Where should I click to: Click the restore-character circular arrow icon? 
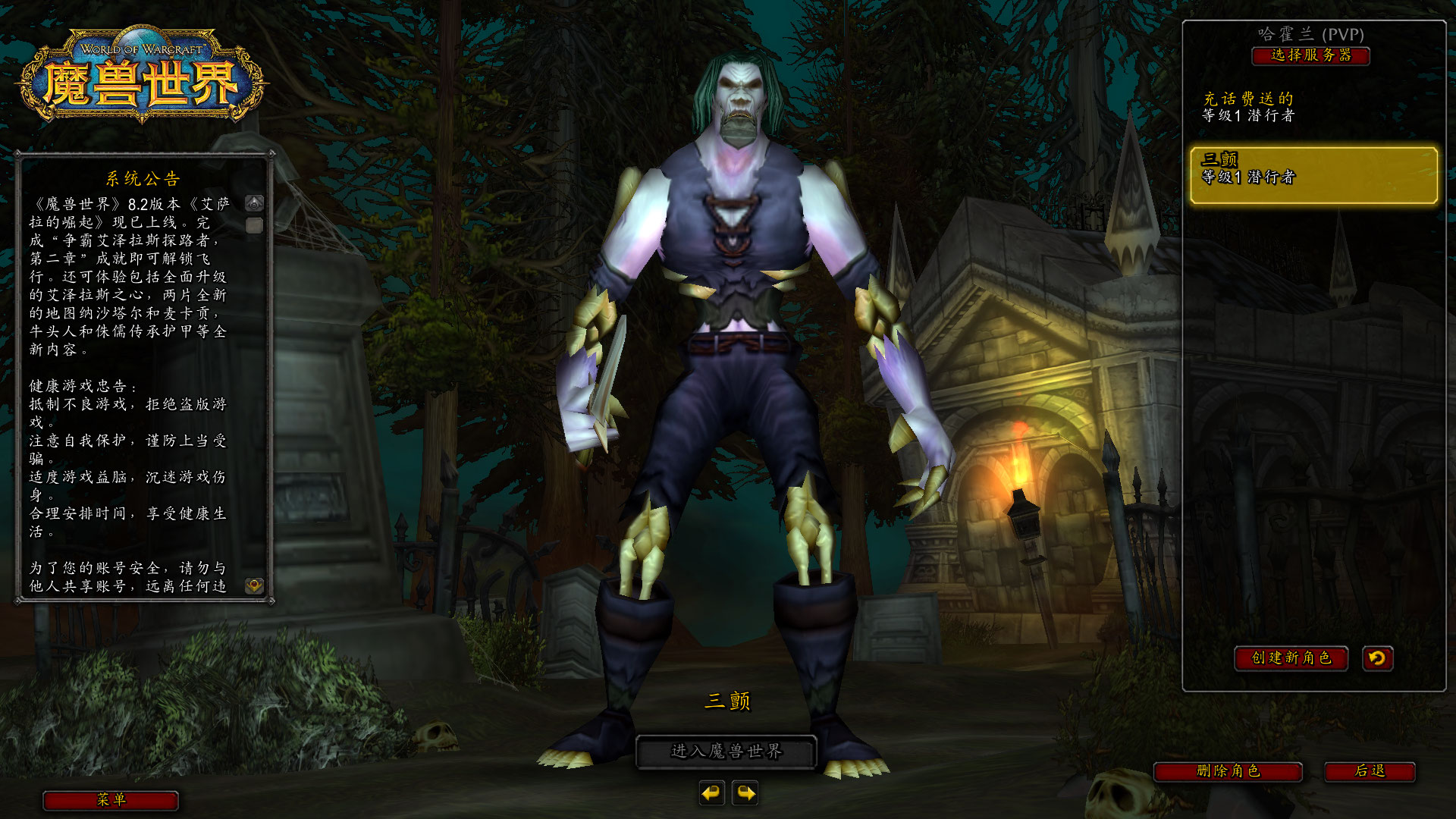tap(1378, 659)
